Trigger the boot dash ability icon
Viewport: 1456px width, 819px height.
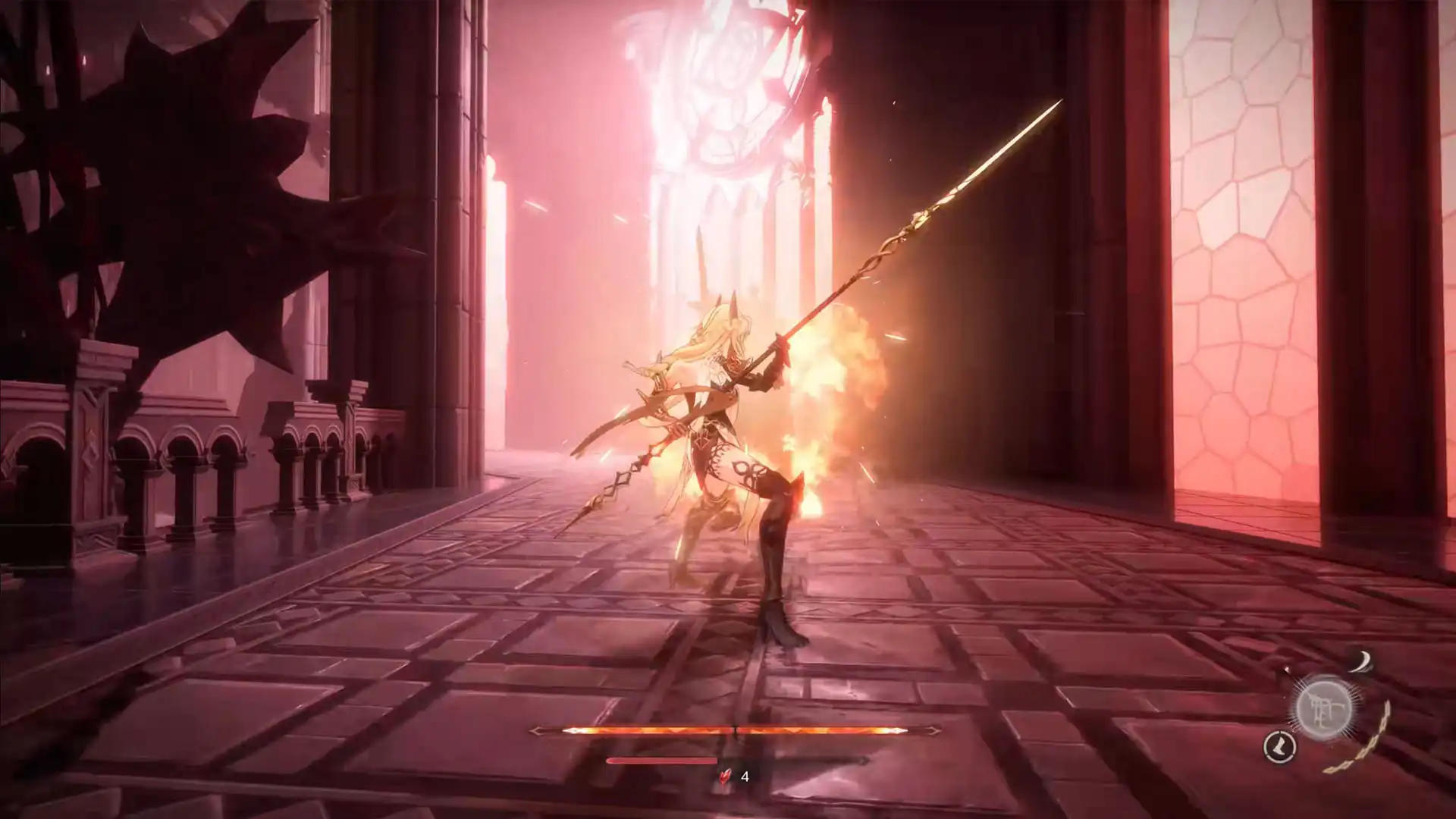tap(1279, 747)
